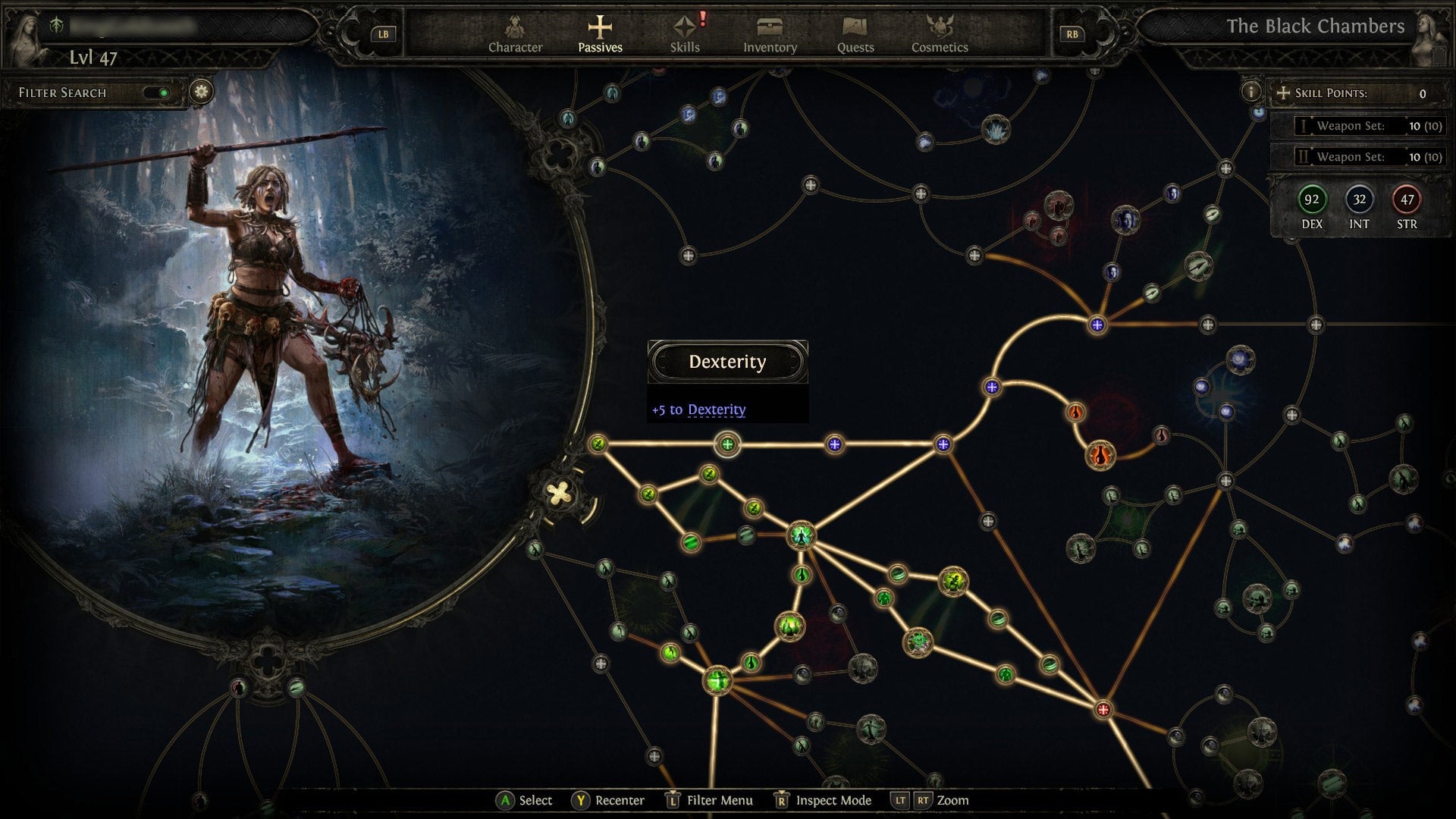Open the Character tab icon
Screen dimensions: 1456x819
(516, 32)
